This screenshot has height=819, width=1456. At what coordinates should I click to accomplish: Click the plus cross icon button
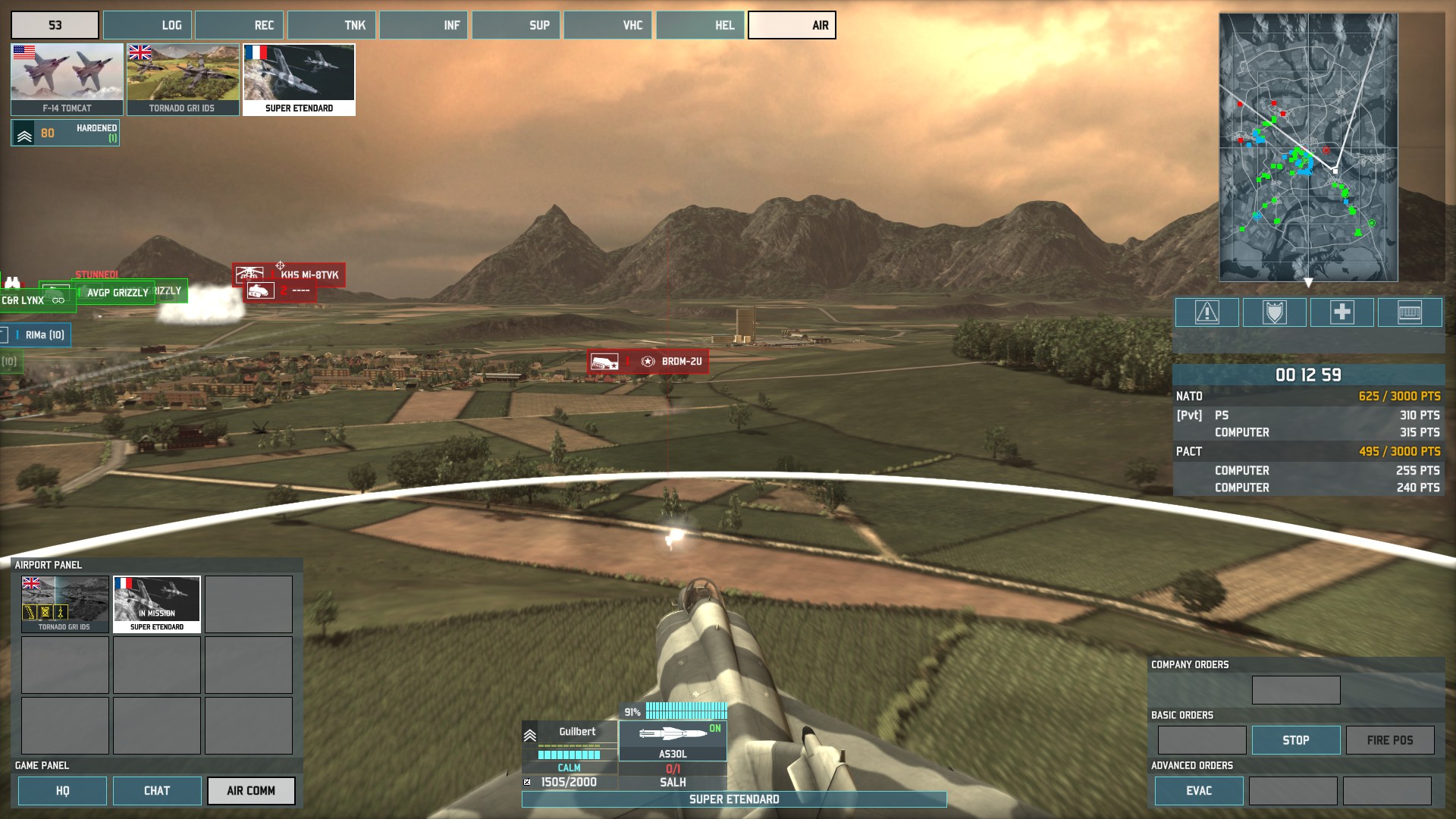[1341, 312]
